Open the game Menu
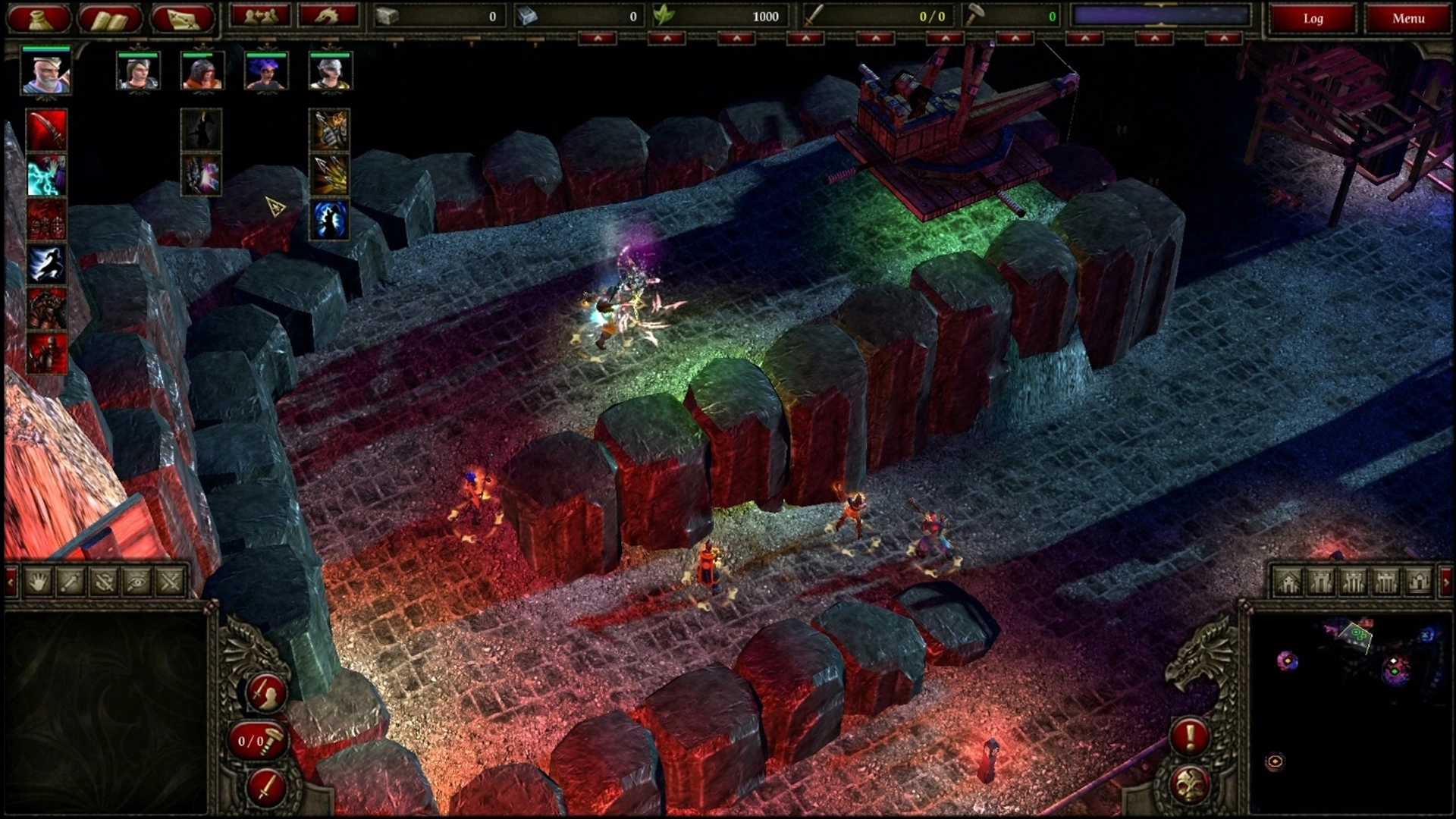The width and height of the screenshot is (1456, 819). click(1407, 18)
